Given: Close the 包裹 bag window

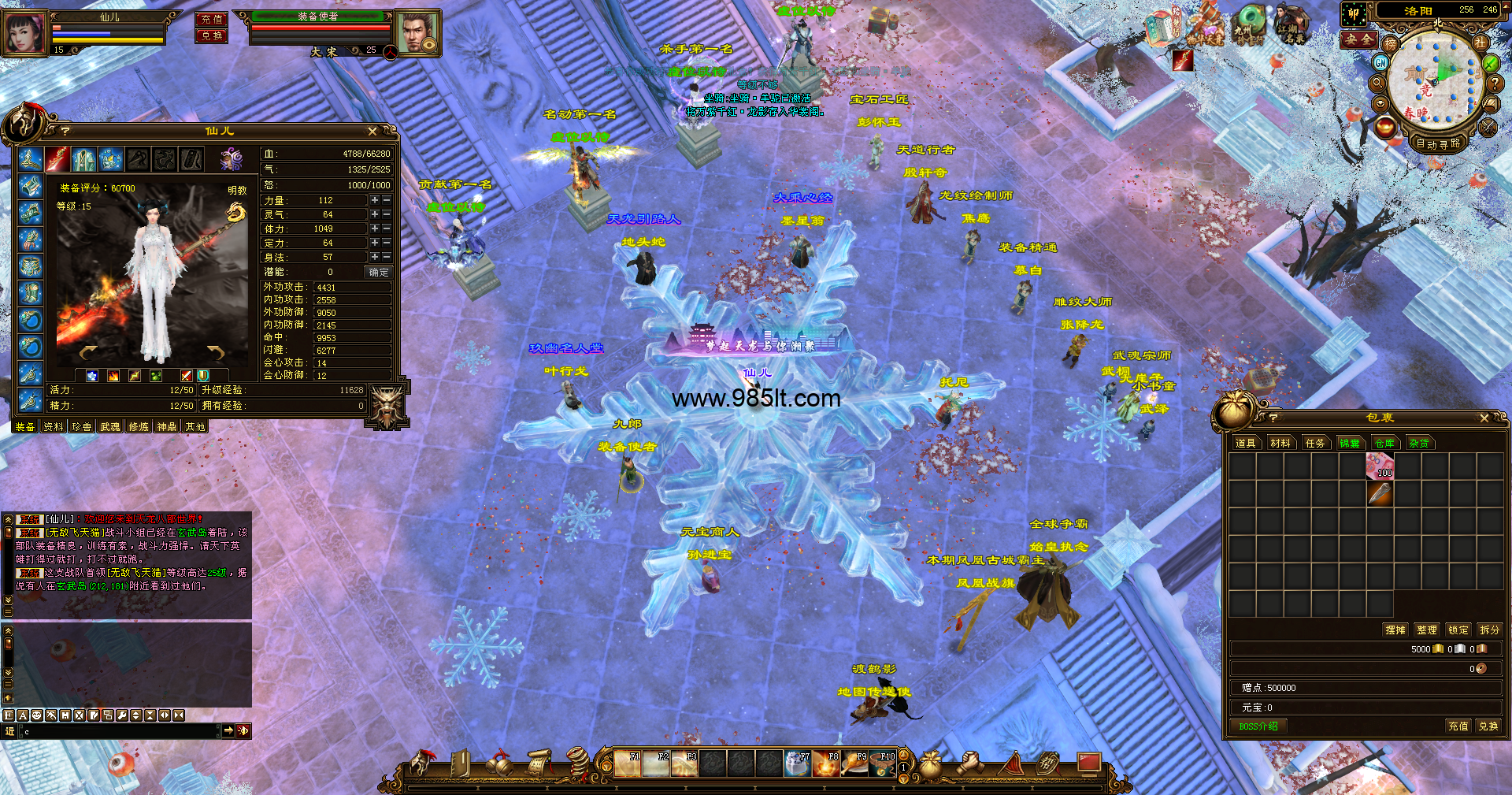Looking at the screenshot, I should [x=1484, y=418].
